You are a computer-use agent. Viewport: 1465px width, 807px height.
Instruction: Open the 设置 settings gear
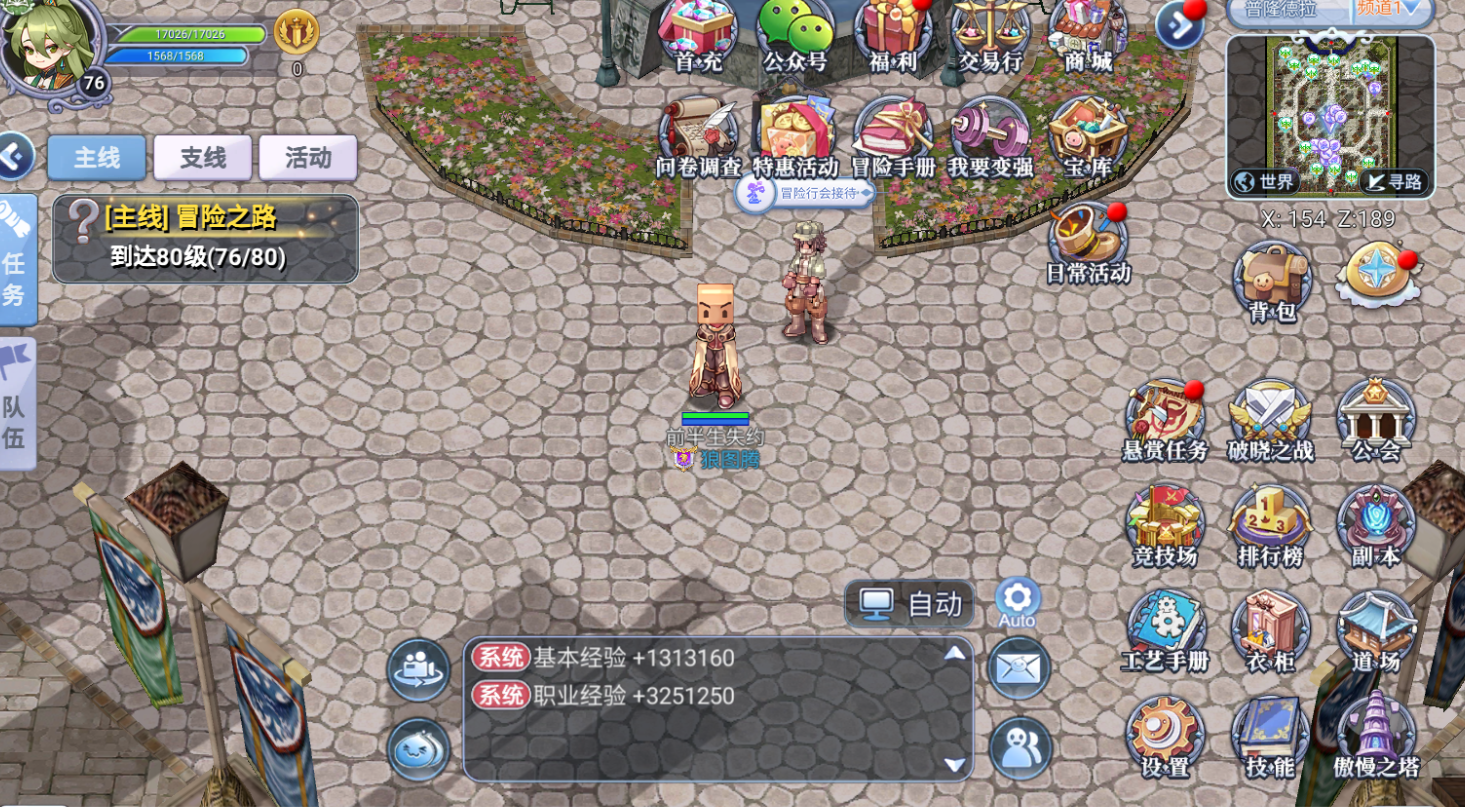pyautogui.click(x=1166, y=736)
